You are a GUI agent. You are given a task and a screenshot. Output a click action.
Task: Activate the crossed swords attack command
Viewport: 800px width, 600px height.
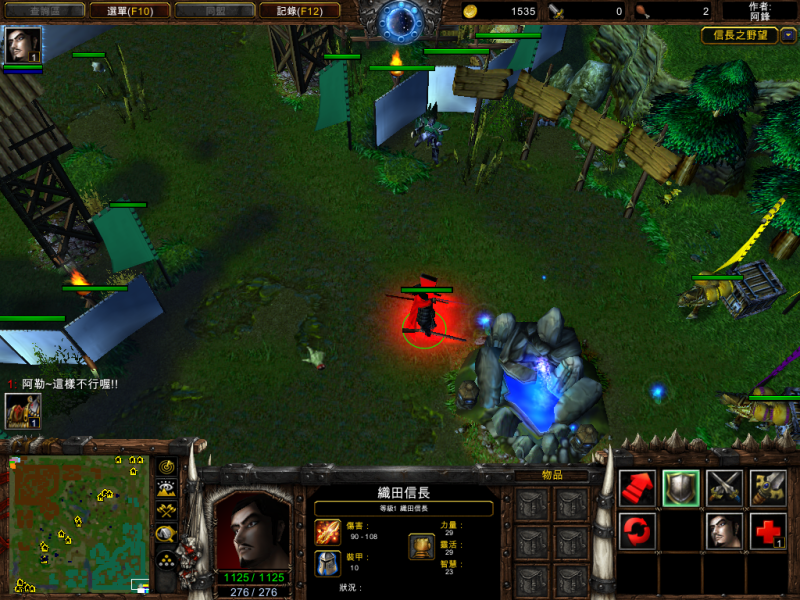tap(724, 487)
